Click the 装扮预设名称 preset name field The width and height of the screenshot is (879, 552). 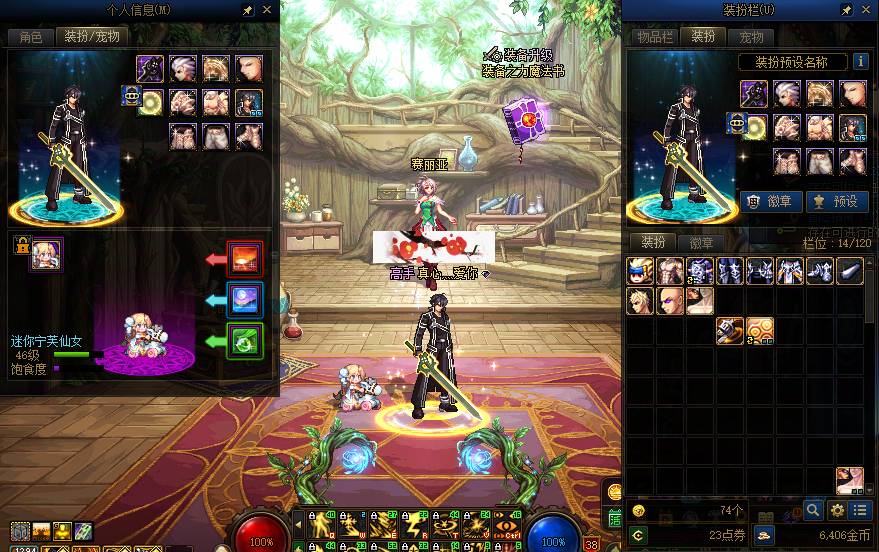(791, 62)
